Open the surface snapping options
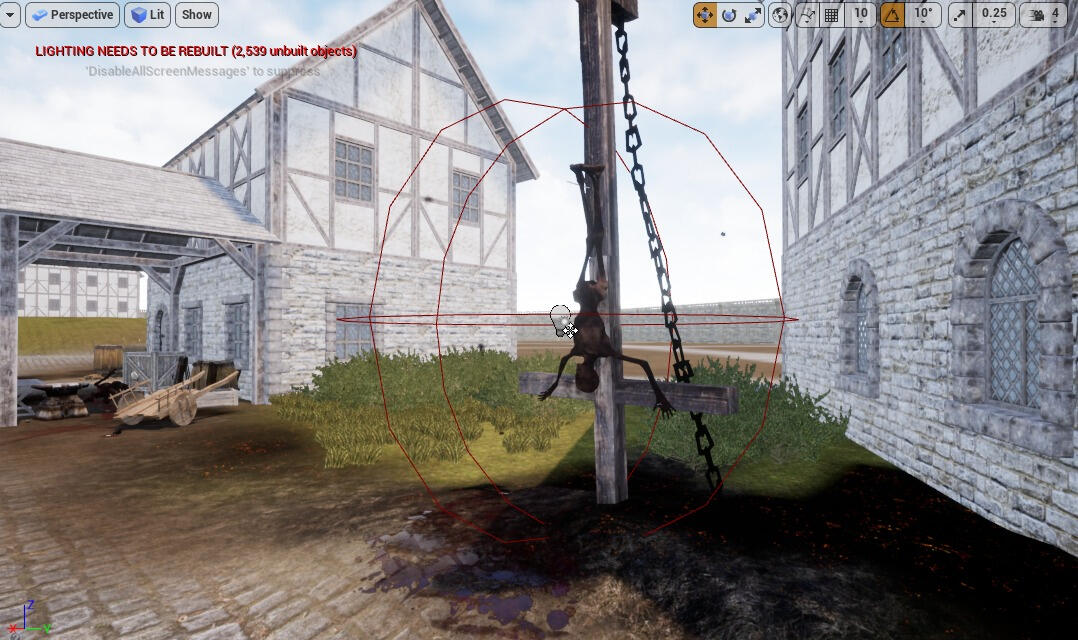 pos(807,15)
